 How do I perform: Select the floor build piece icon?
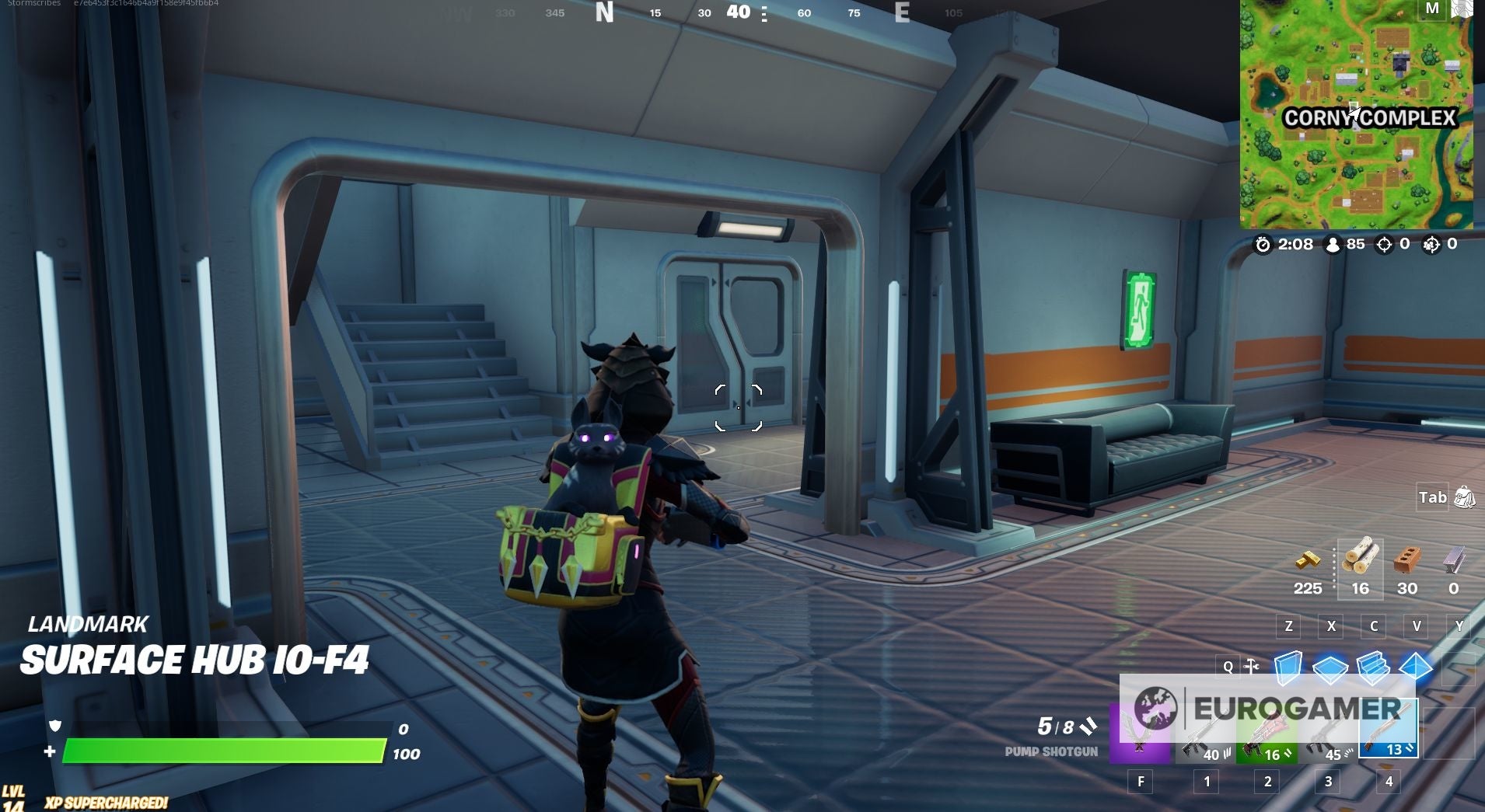pos(1330,668)
